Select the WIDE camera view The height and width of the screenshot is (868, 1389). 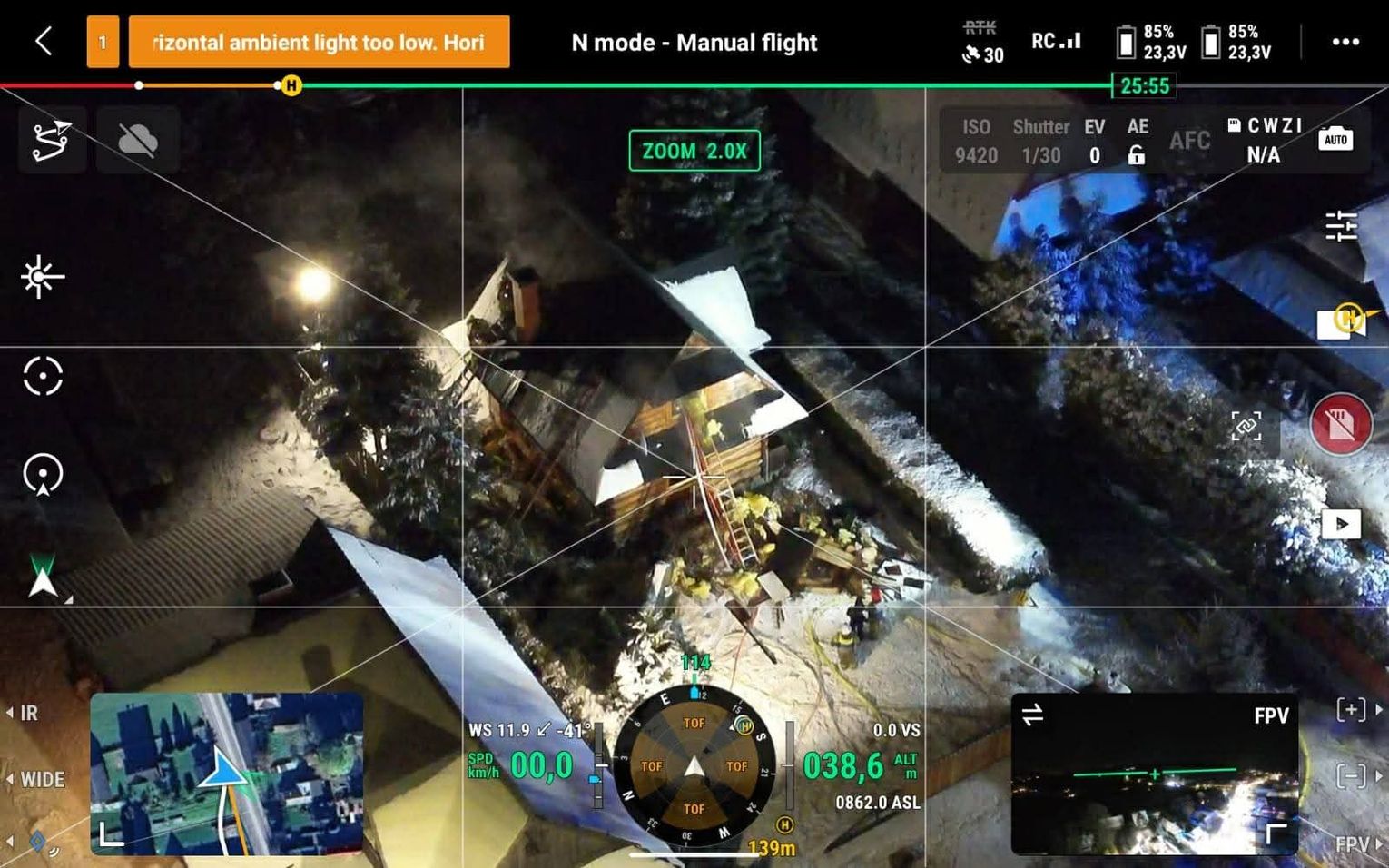41,779
